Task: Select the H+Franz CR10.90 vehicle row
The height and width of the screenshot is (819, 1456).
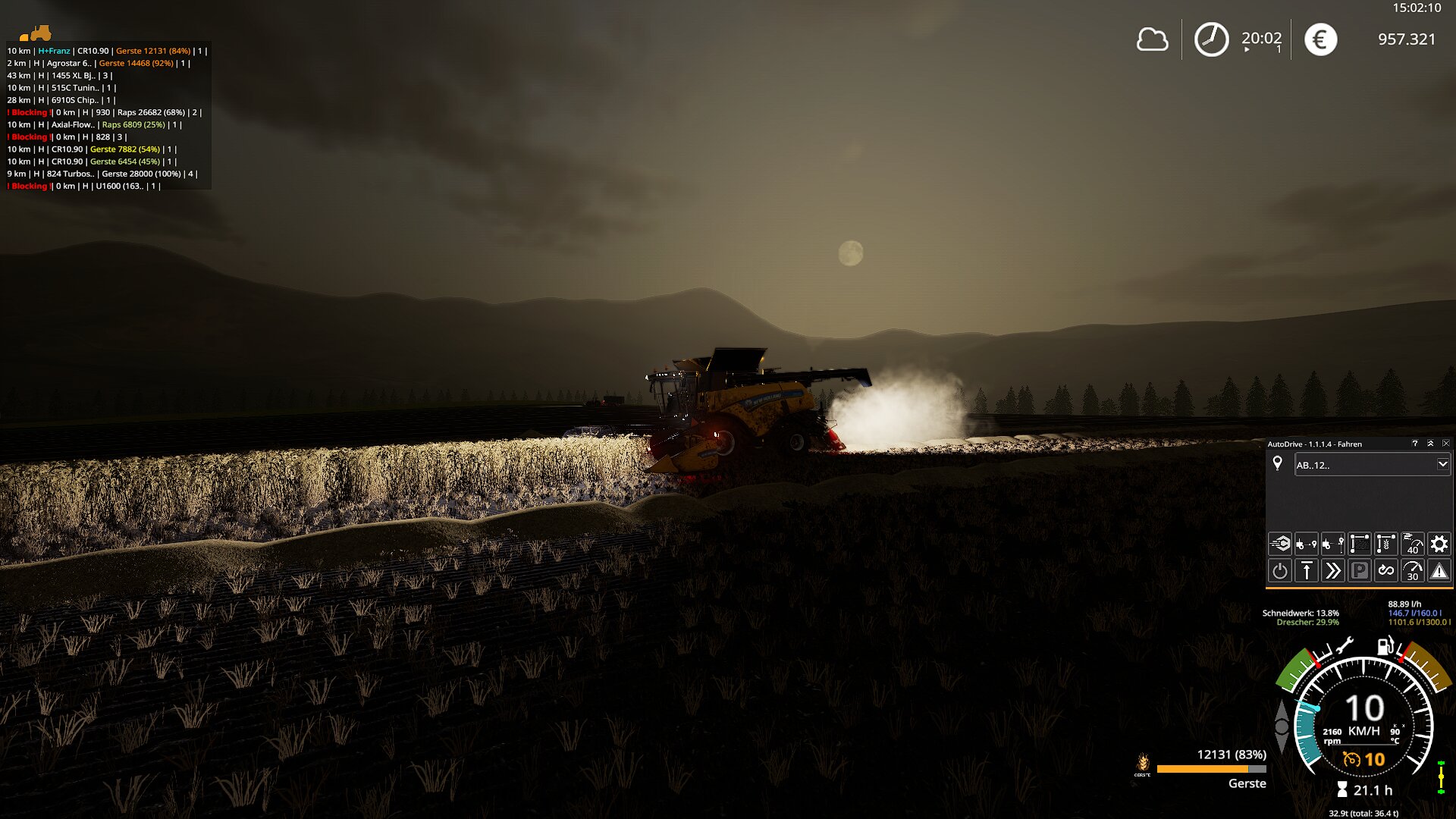Action: [x=106, y=51]
